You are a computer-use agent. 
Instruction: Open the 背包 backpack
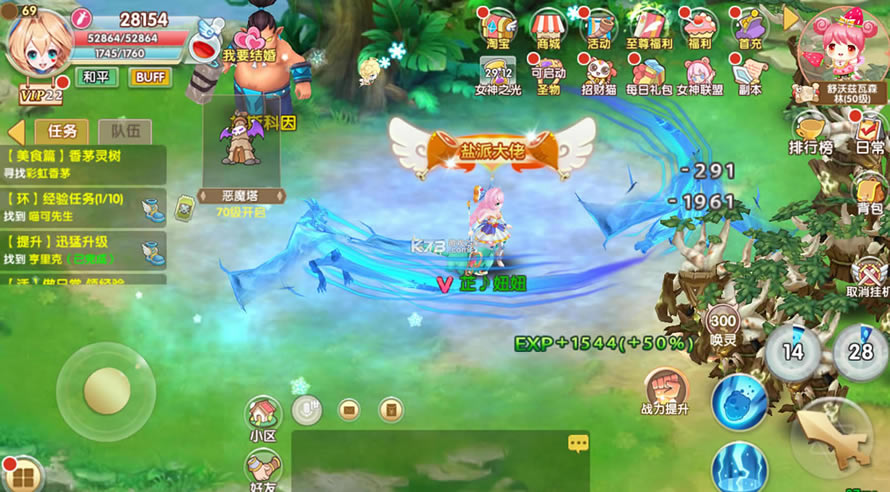[869, 190]
